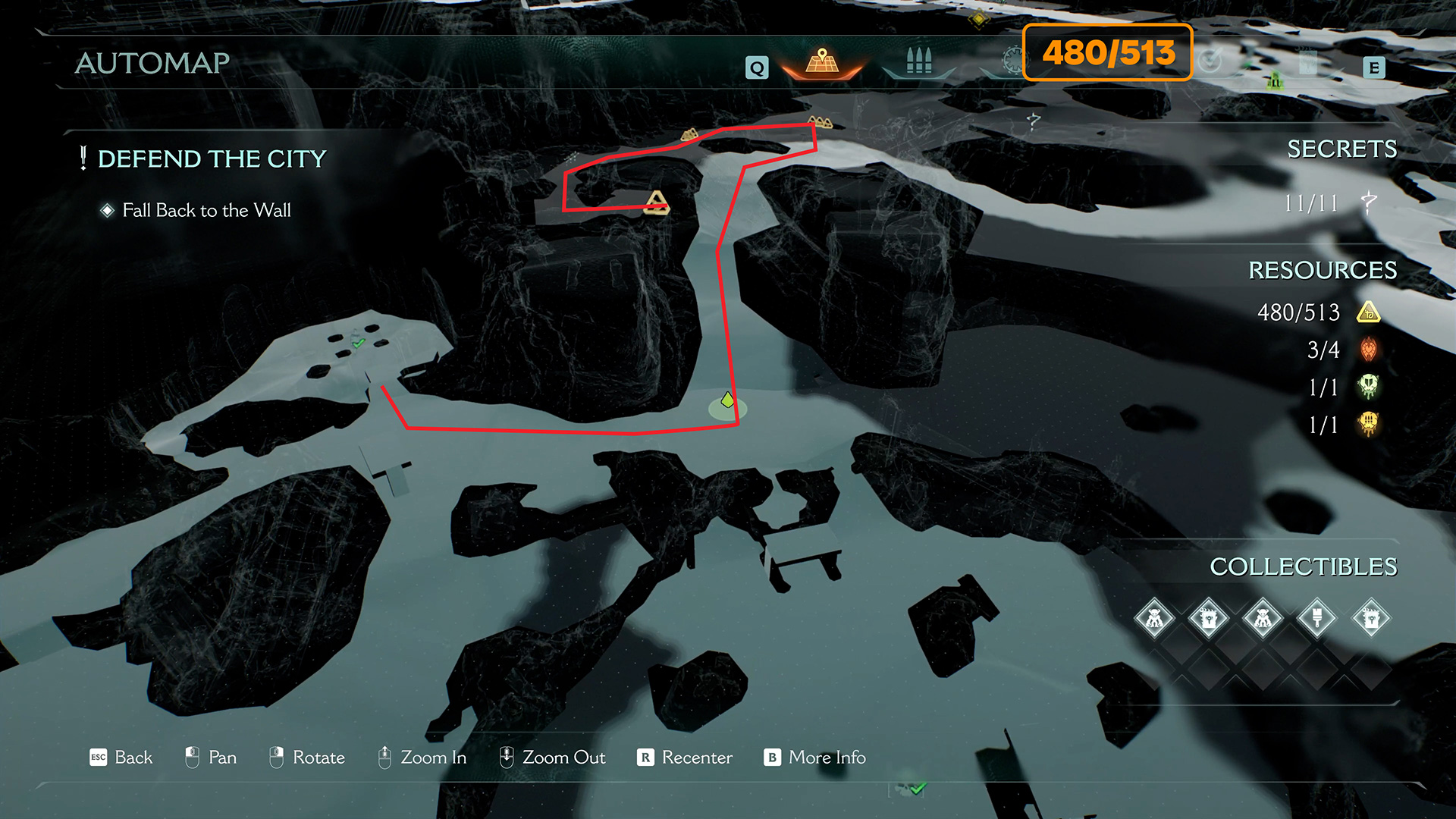
Task: Click the green player marker on the map
Action: (x=727, y=400)
